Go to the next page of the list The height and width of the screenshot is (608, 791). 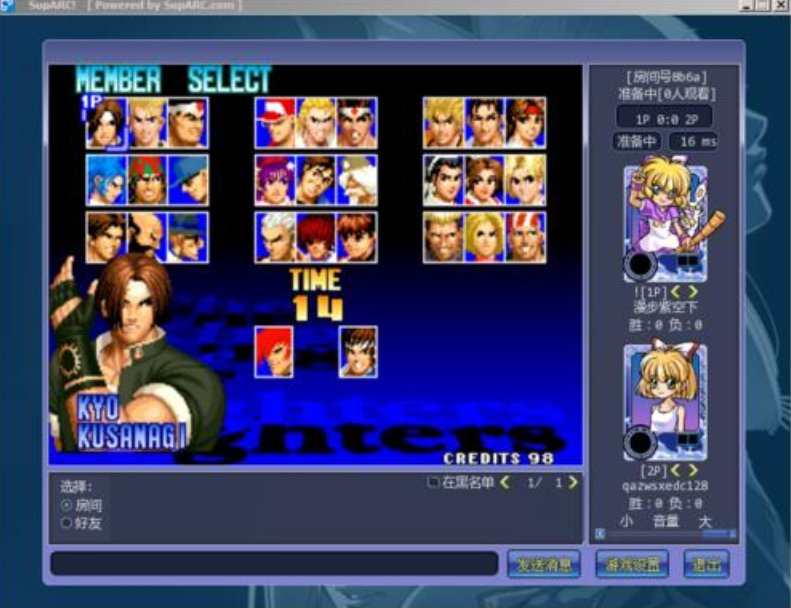tap(573, 483)
